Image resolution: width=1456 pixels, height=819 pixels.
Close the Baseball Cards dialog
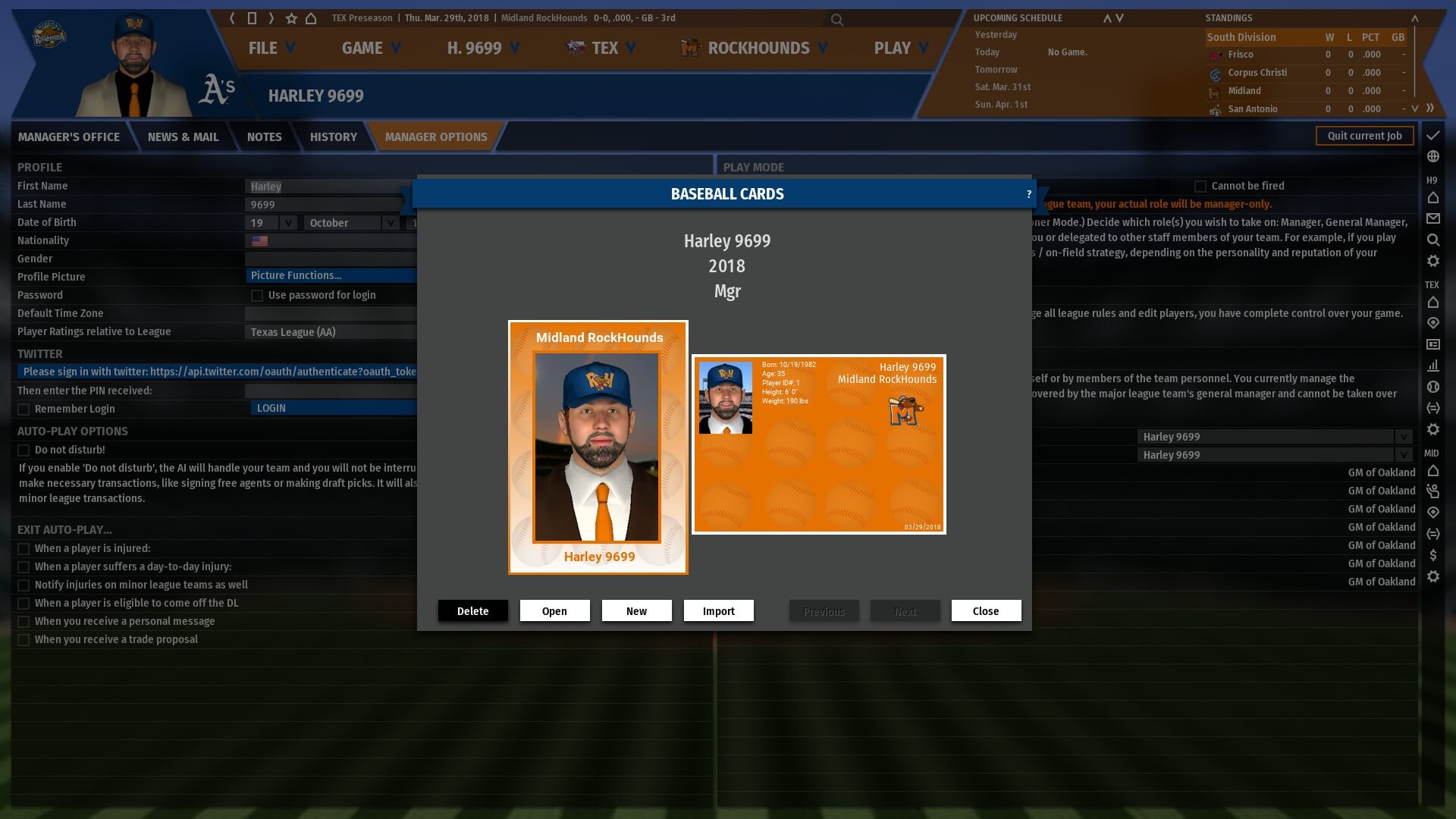tap(986, 611)
